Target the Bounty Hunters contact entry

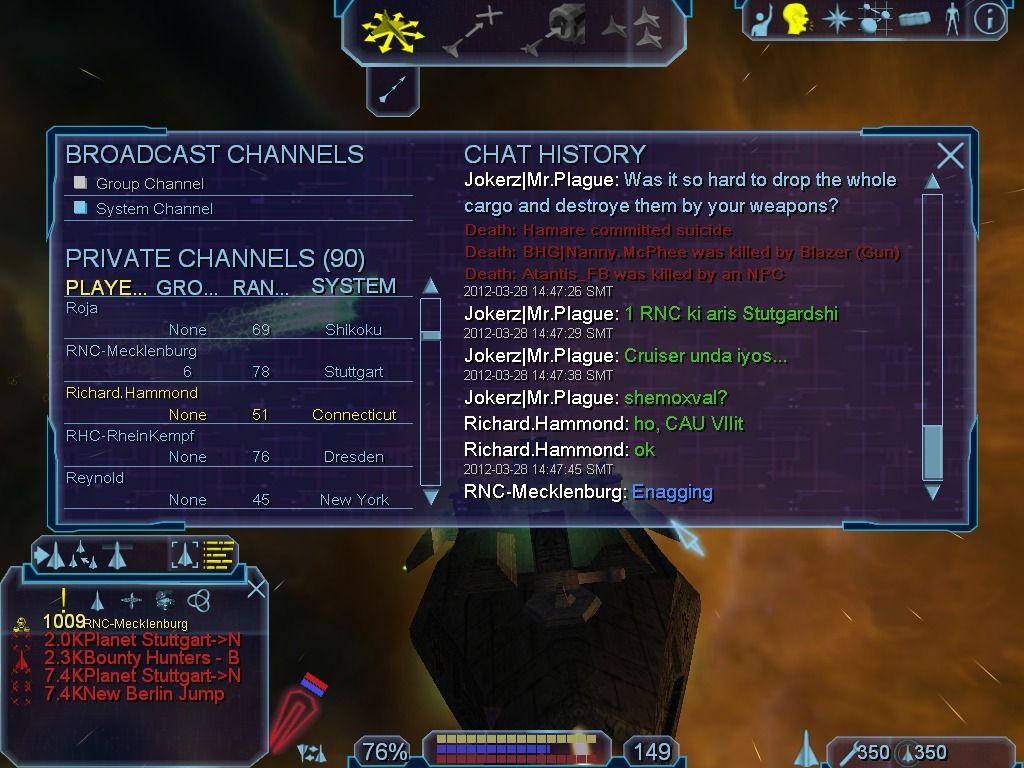[141, 658]
